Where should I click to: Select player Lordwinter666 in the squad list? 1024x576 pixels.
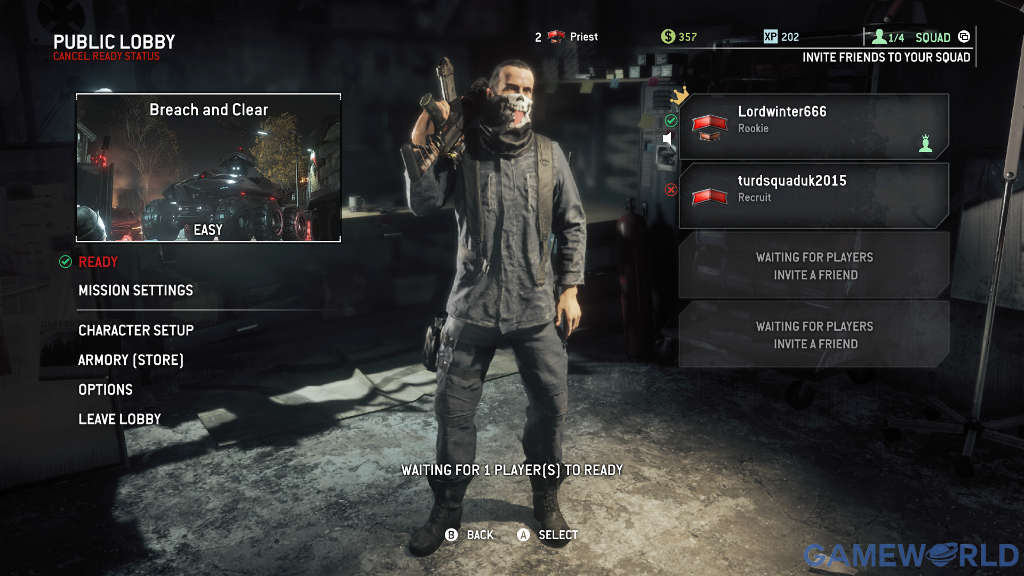[814, 126]
